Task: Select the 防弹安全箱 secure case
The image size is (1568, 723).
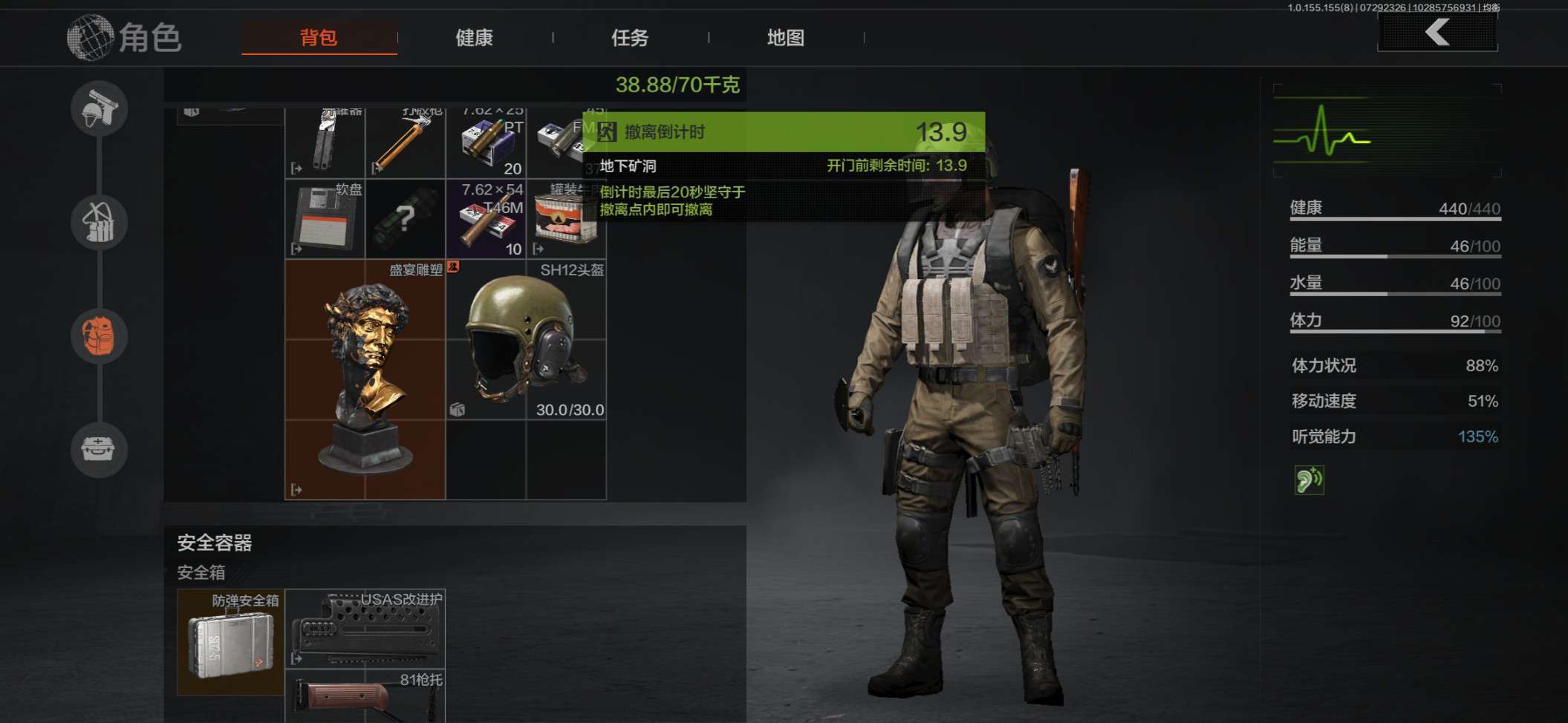Action: 230,642
